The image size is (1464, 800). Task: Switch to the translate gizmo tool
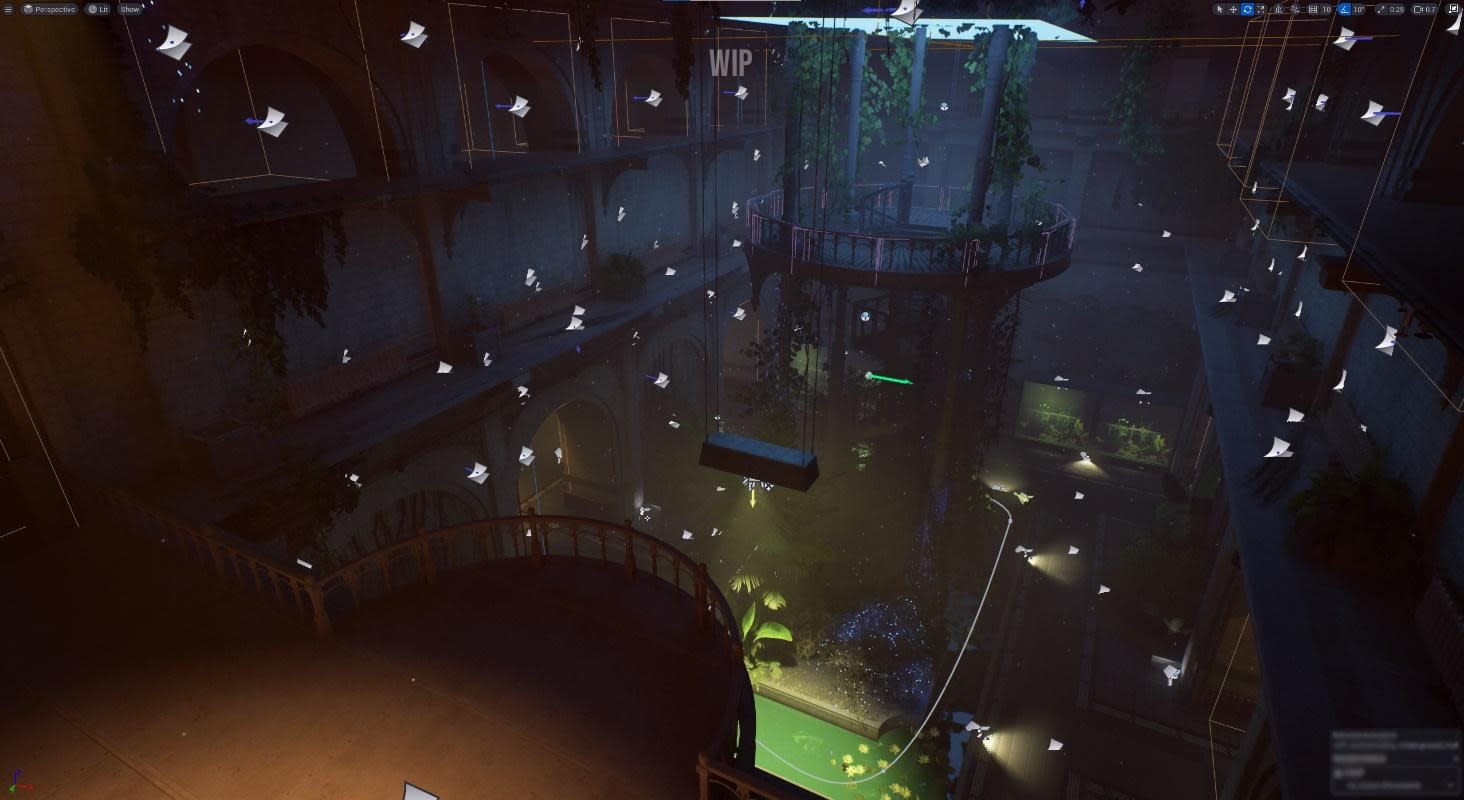(1233, 9)
